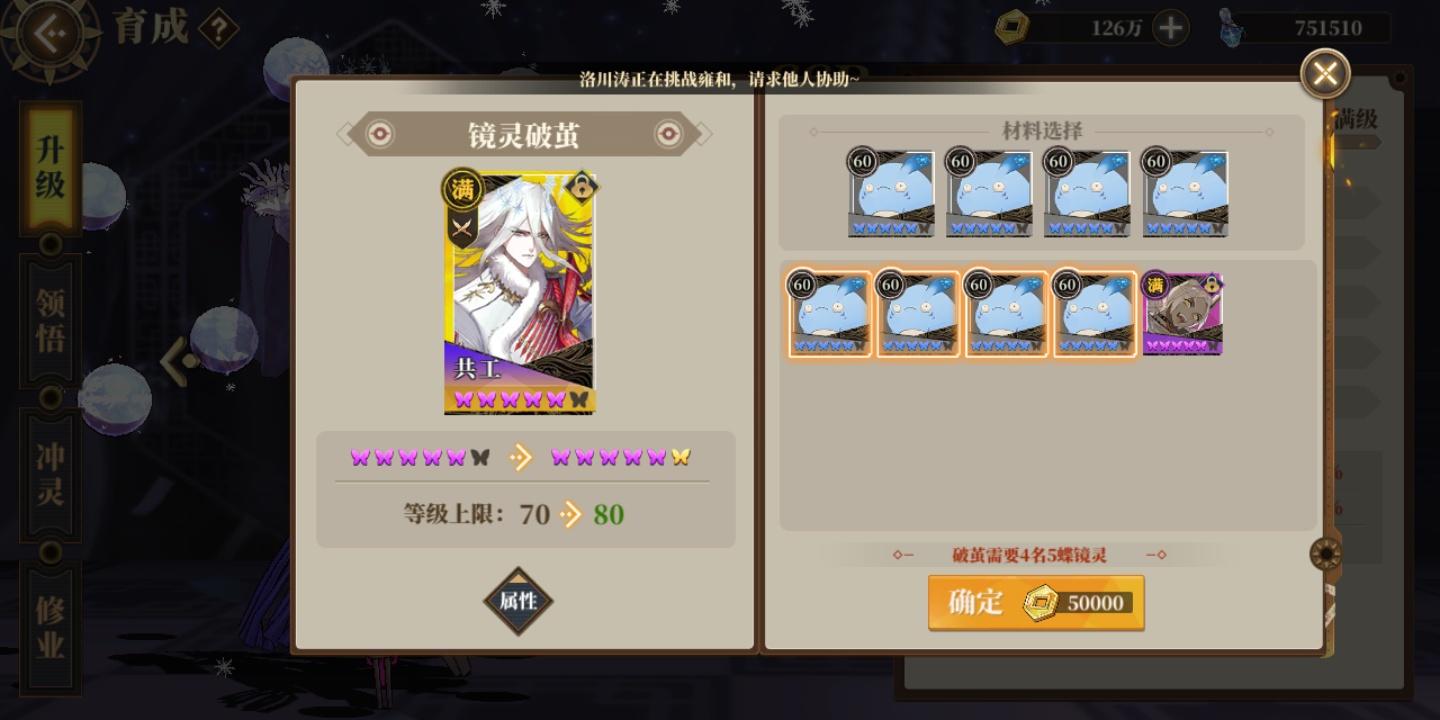The width and height of the screenshot is (1440, 720).
Task: Open 属性 to view attributes
Action: [x=519, y=602]
